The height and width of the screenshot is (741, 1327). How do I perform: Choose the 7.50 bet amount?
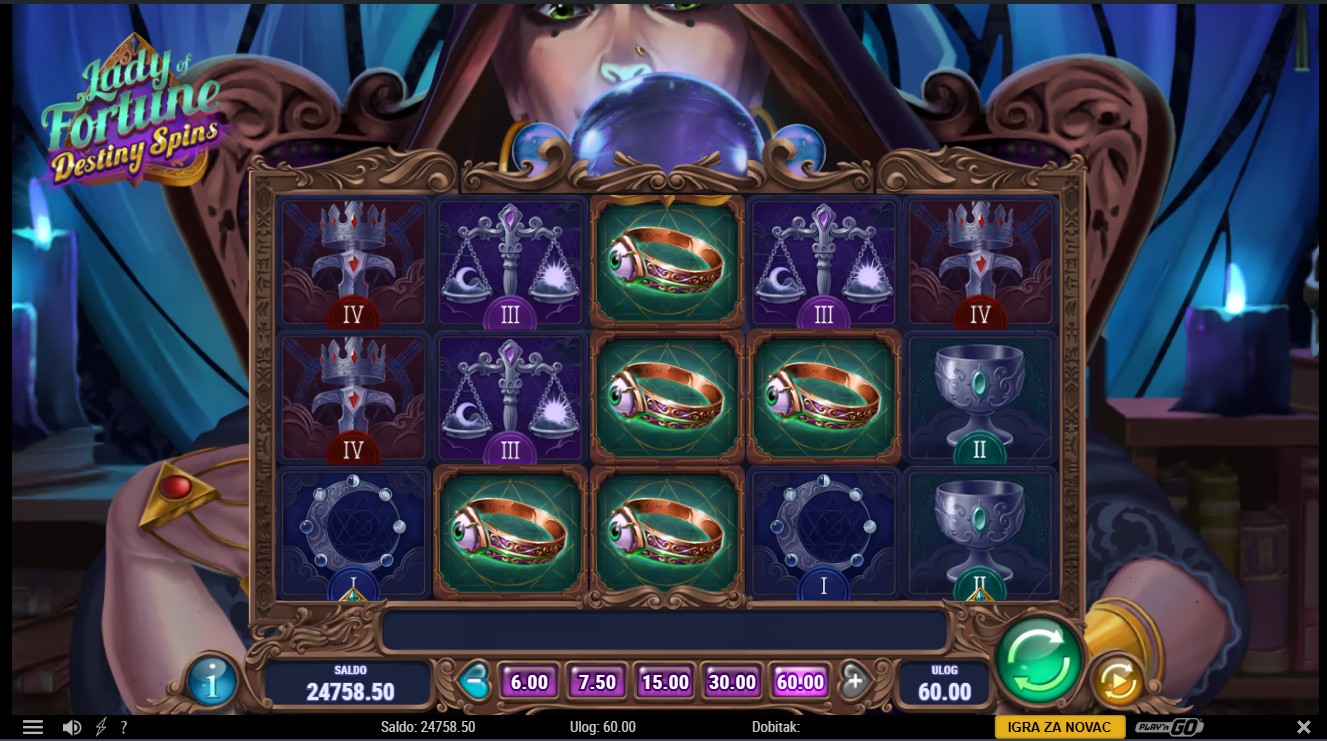(x=597, y=682)
